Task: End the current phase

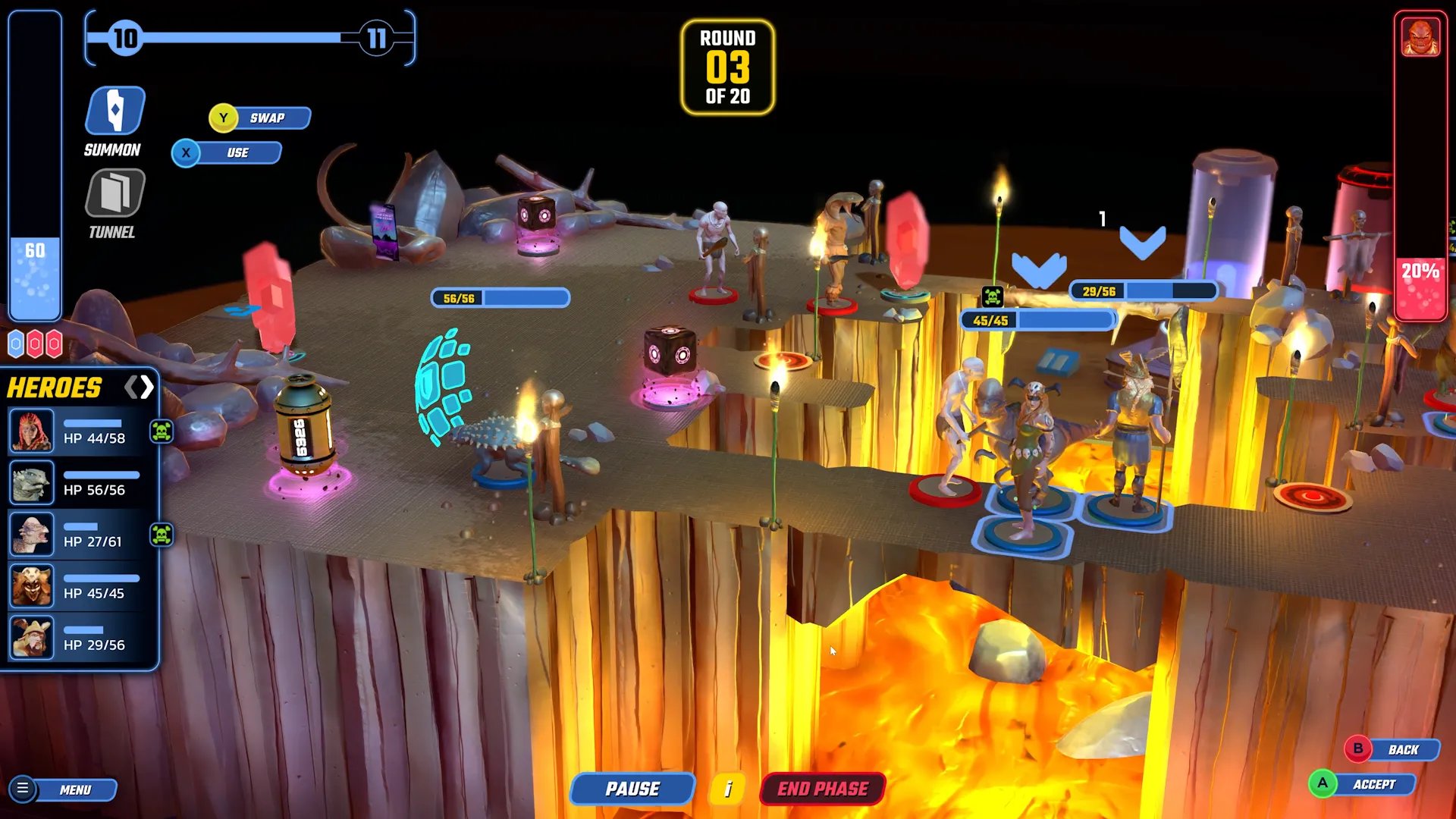Action: 822,789
